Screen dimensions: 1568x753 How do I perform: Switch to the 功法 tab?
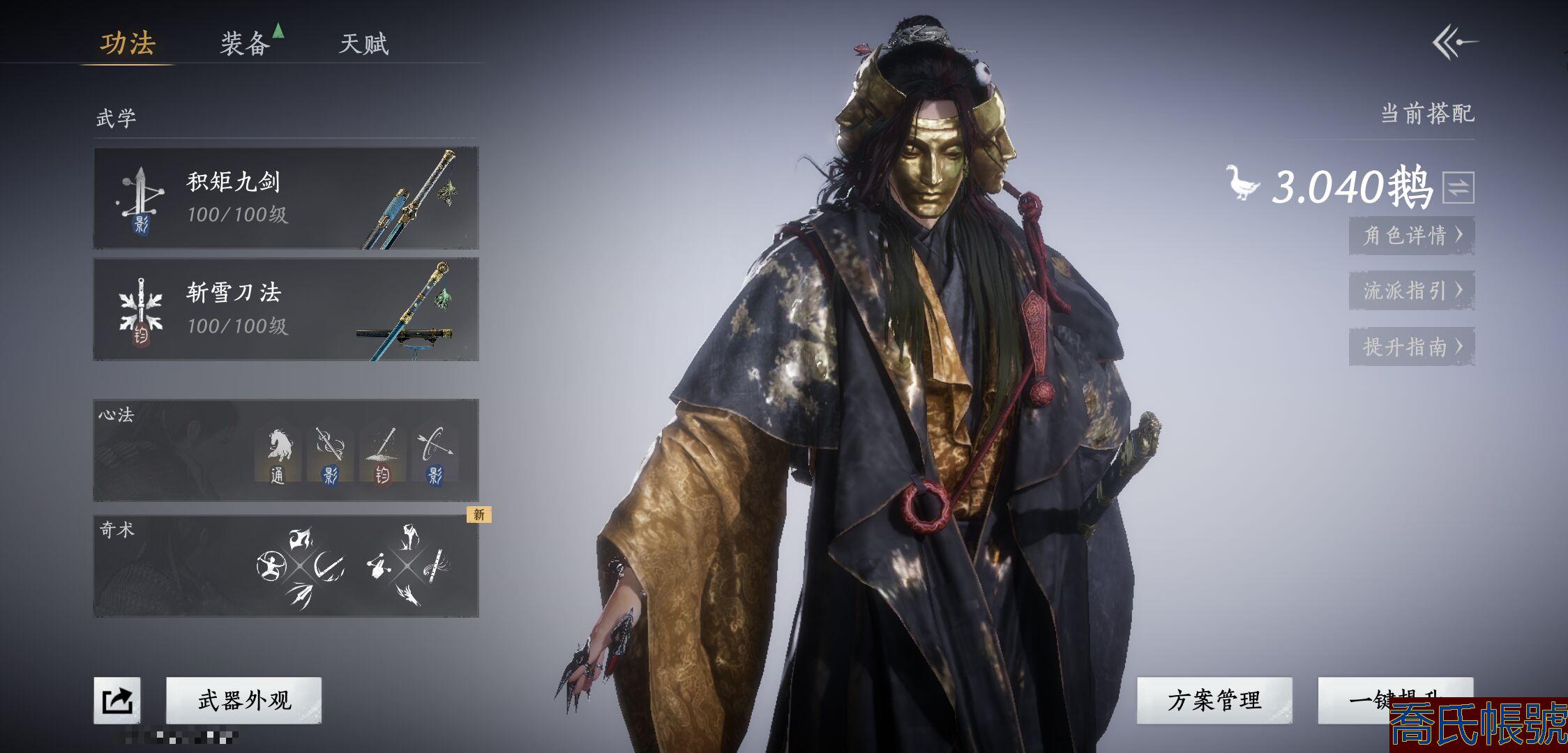[x=128, y=43]
